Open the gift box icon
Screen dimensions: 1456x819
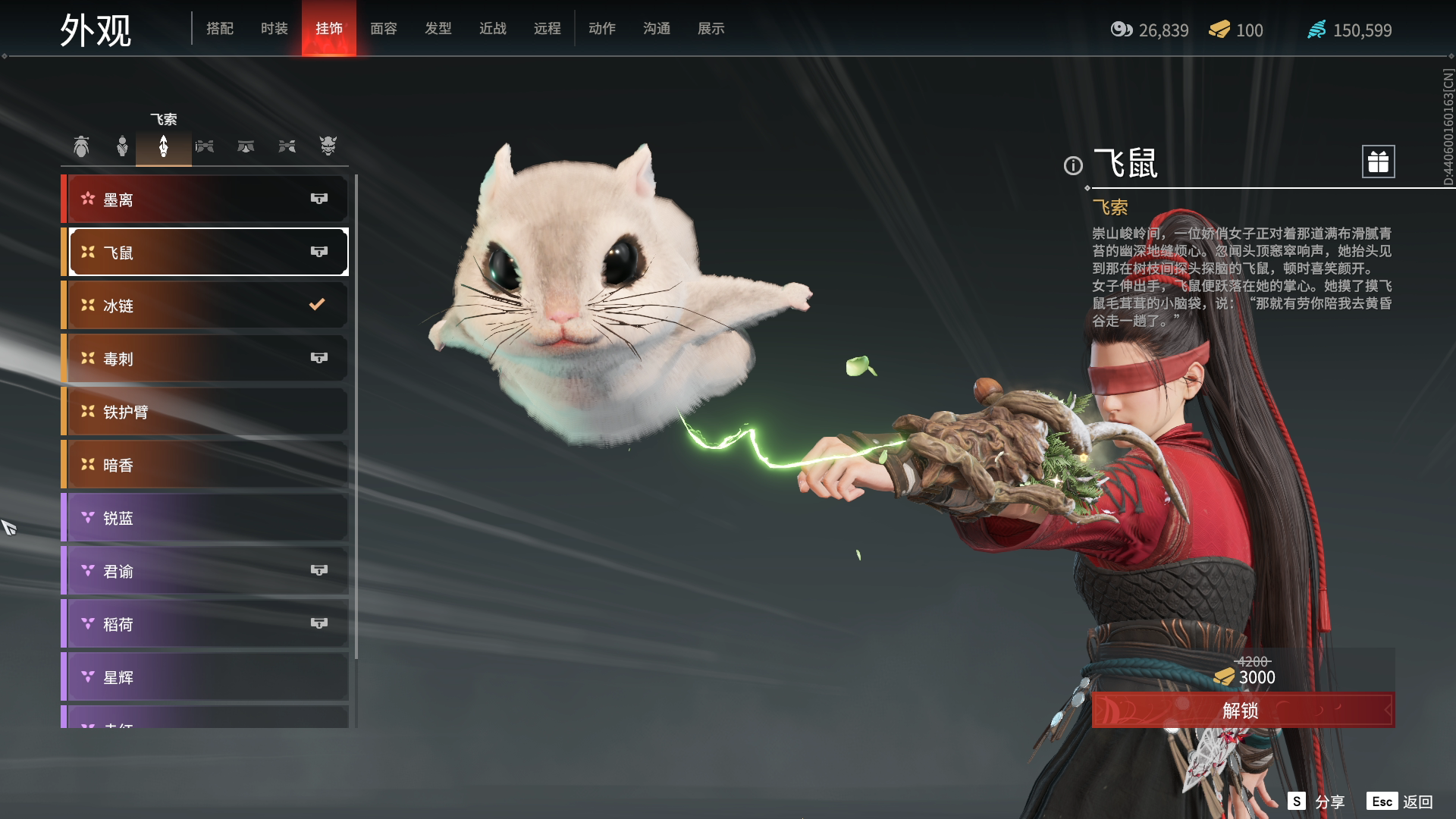point(1378,162)
